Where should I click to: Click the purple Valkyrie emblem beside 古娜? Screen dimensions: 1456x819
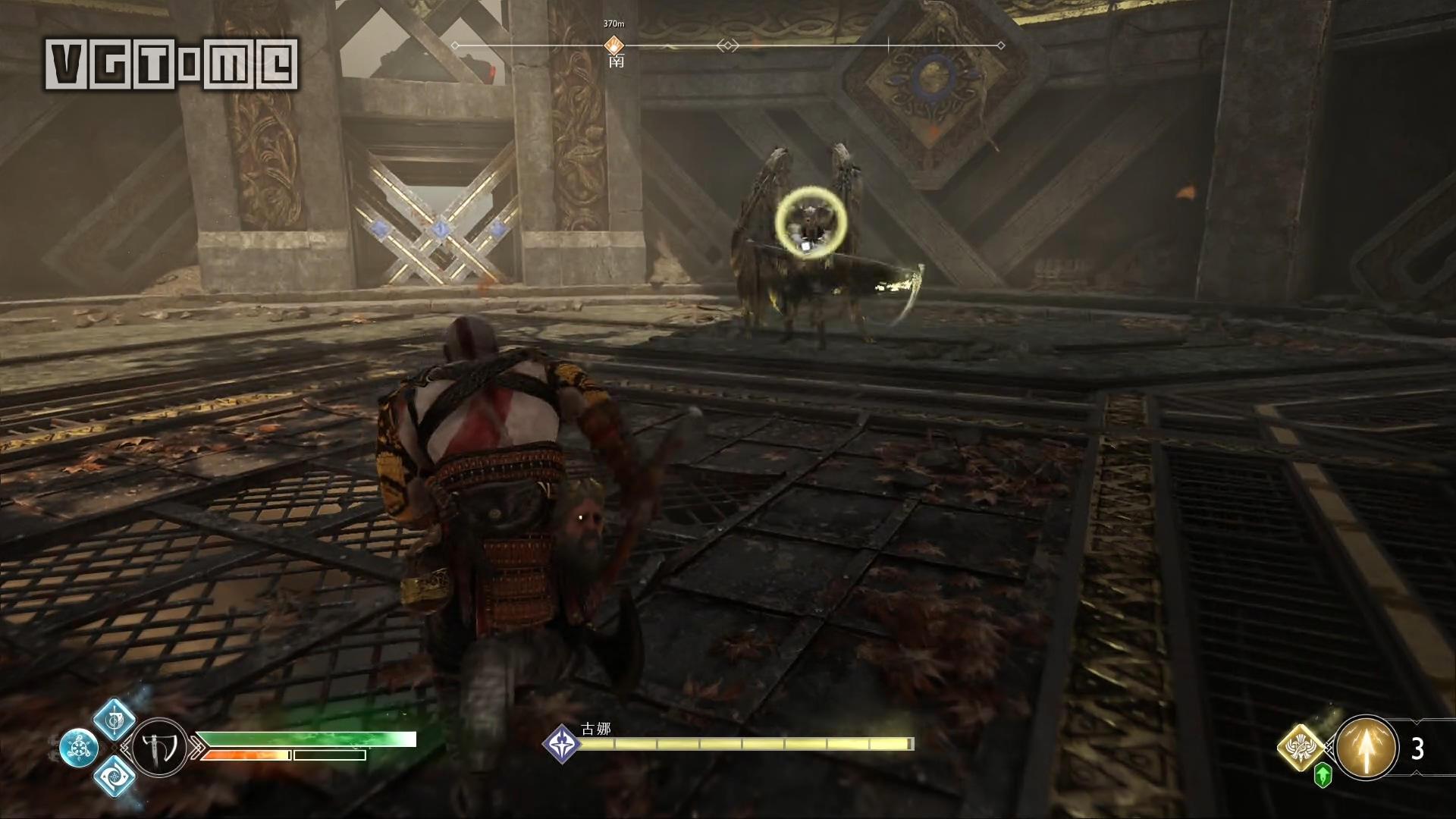pyautogui.click(x=562, y=744)
